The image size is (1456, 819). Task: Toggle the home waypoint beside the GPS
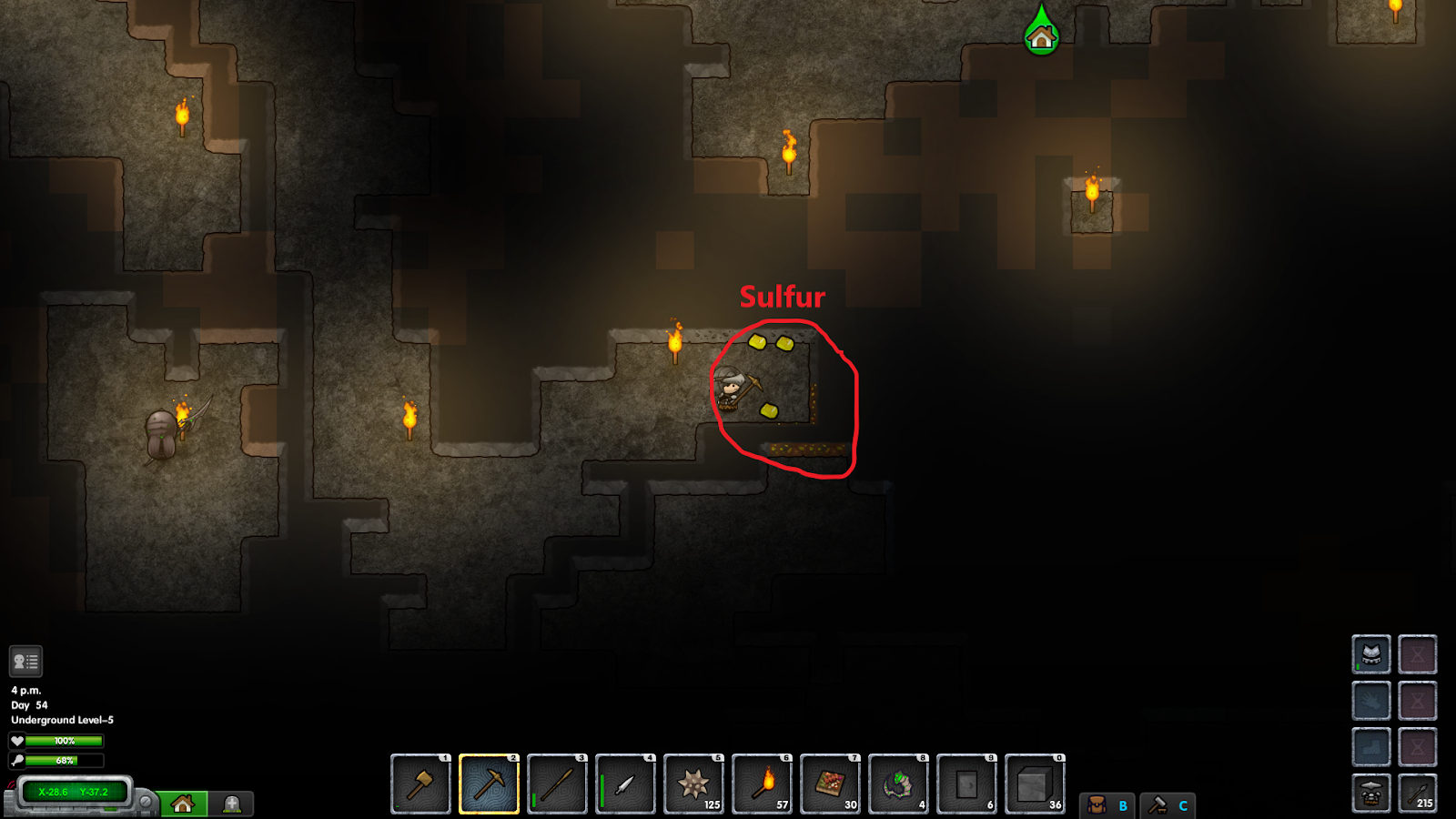pyautogui.click(x=185, y=804)
